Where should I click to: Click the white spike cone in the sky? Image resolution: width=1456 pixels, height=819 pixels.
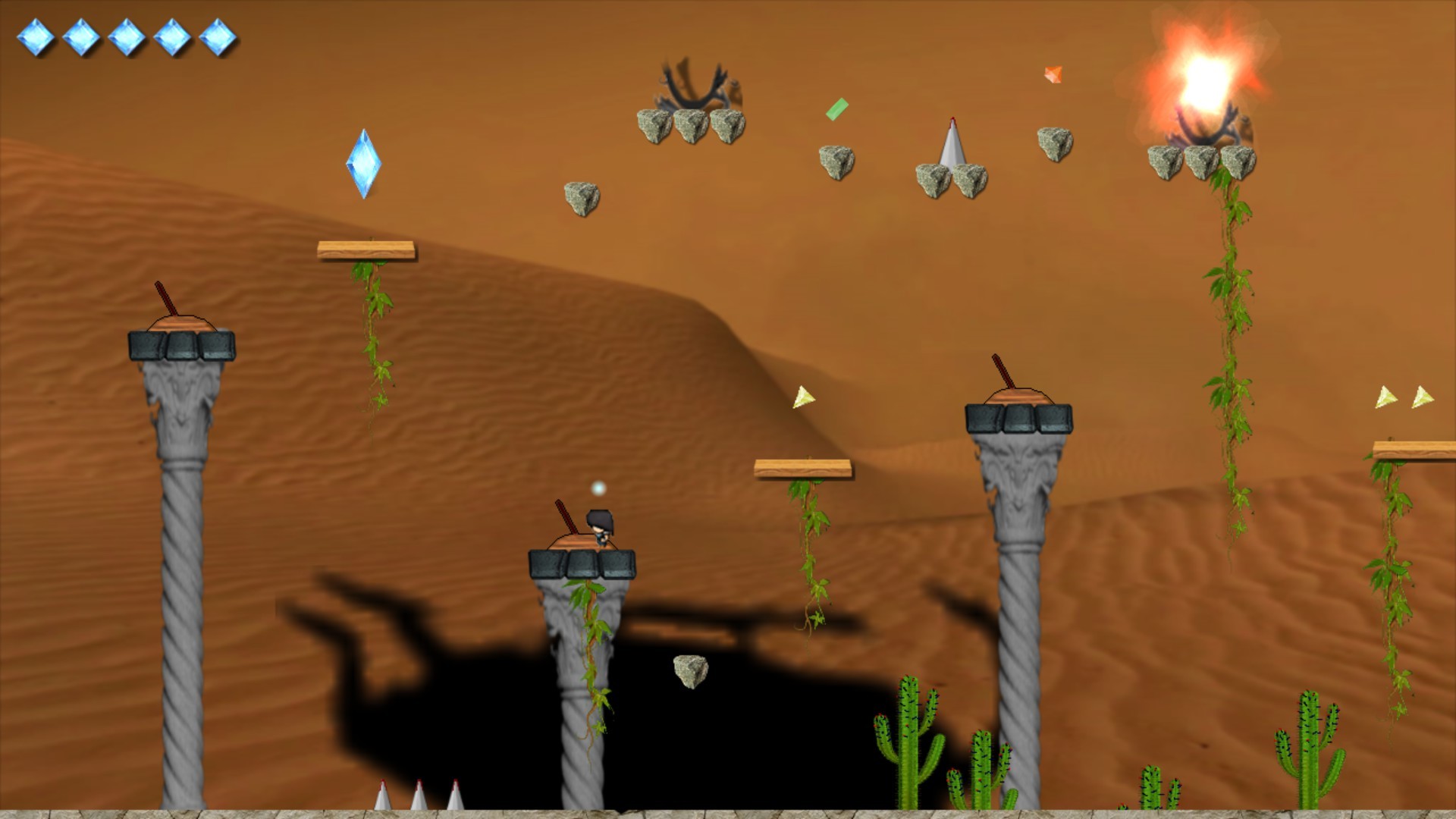[951, 148]
